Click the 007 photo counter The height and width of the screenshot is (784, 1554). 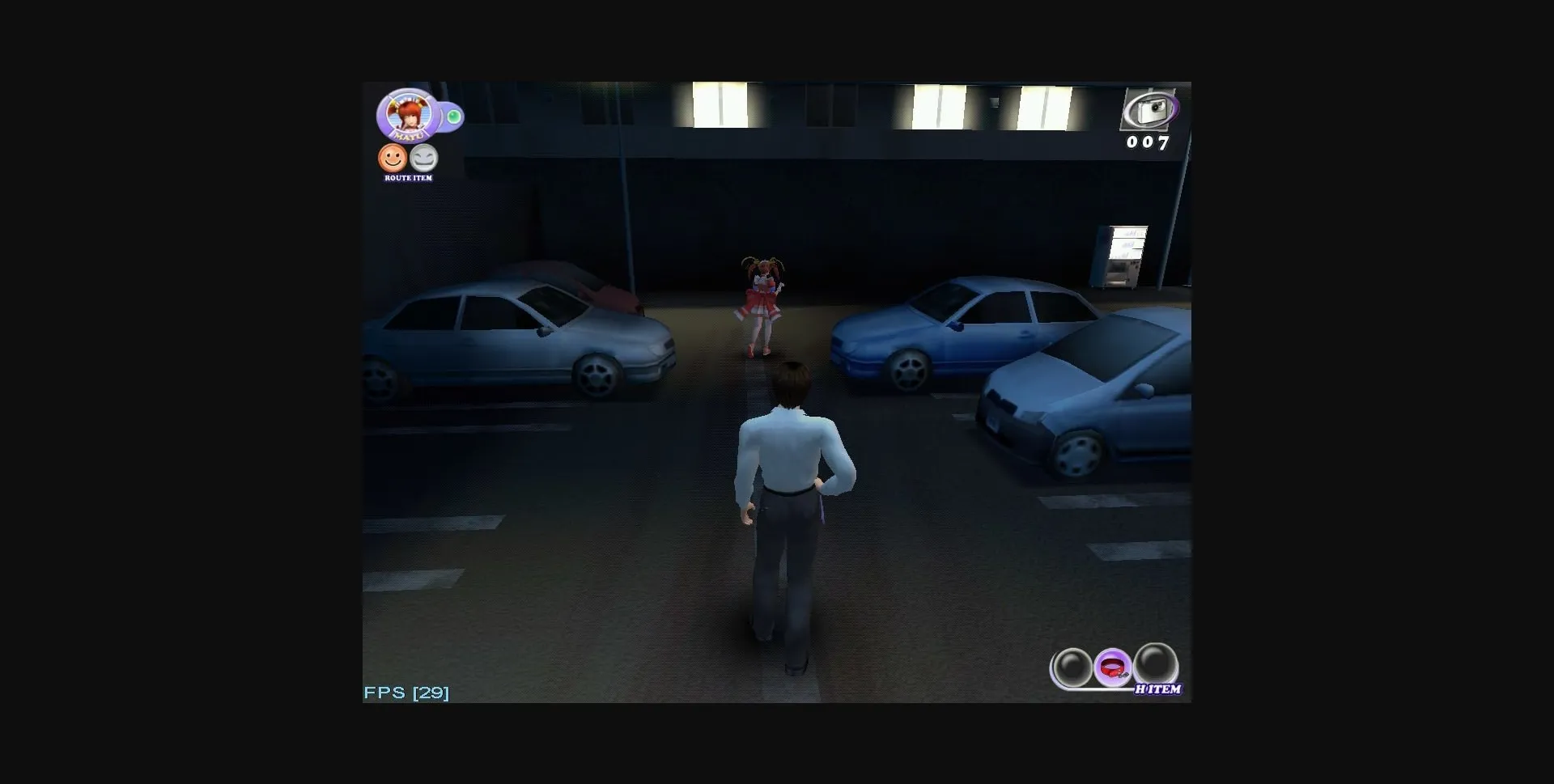[1149, 143]
